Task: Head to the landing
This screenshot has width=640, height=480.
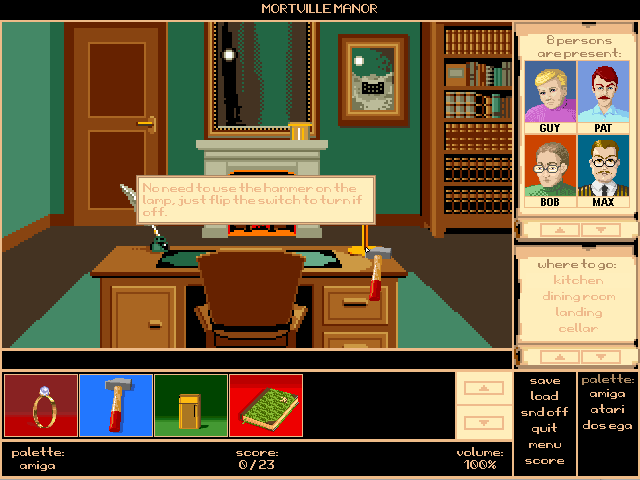Action: click(577, 312)
